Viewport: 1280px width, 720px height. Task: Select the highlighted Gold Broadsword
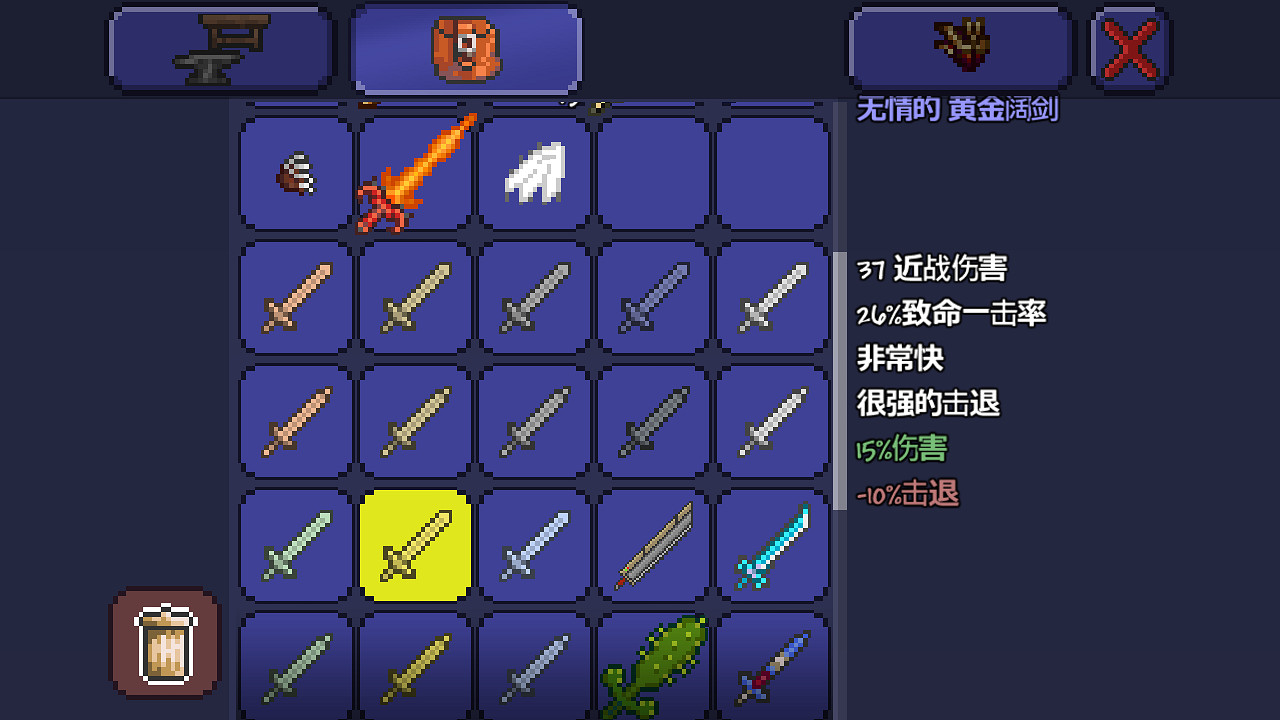click(414, 546)
